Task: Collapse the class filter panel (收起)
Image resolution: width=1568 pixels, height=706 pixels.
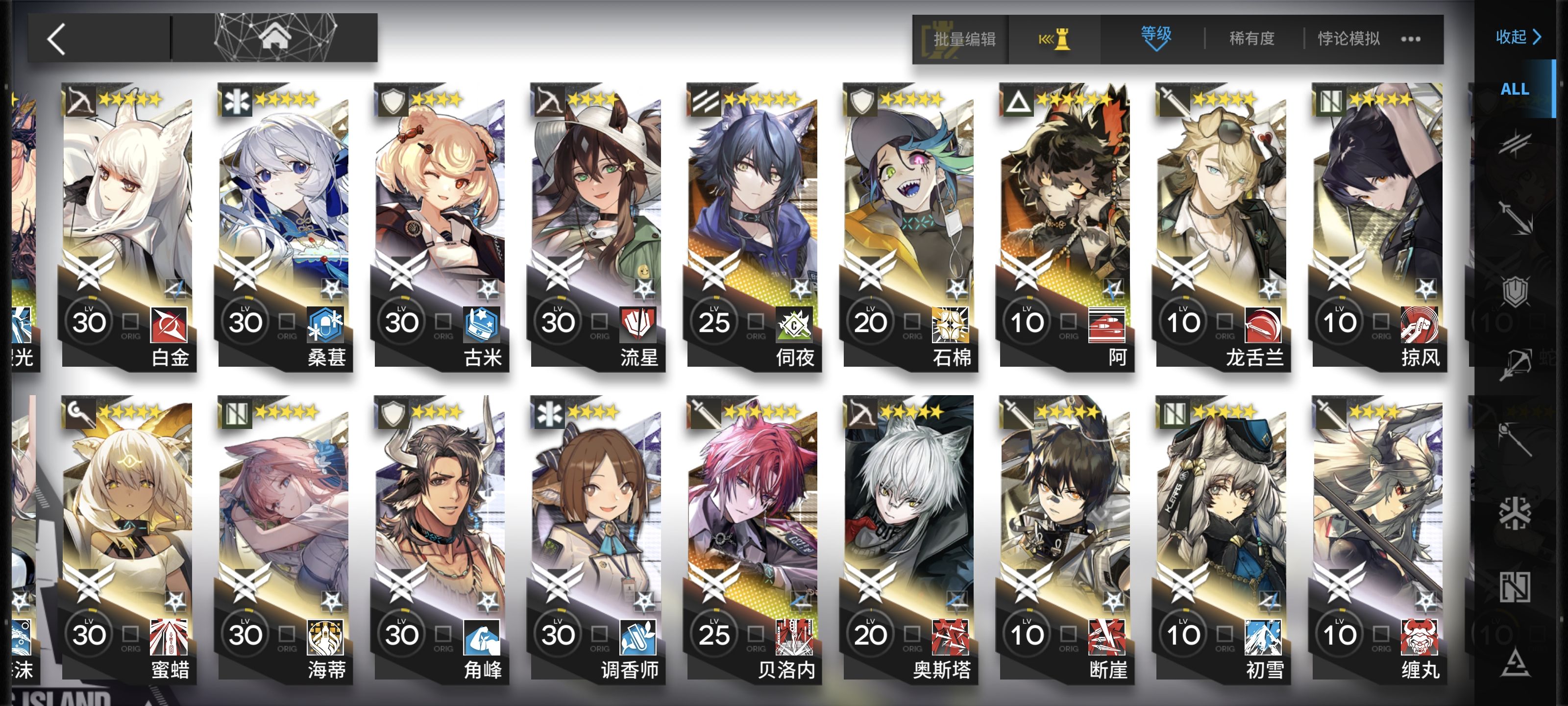Action: click(x=1518, y=37)
